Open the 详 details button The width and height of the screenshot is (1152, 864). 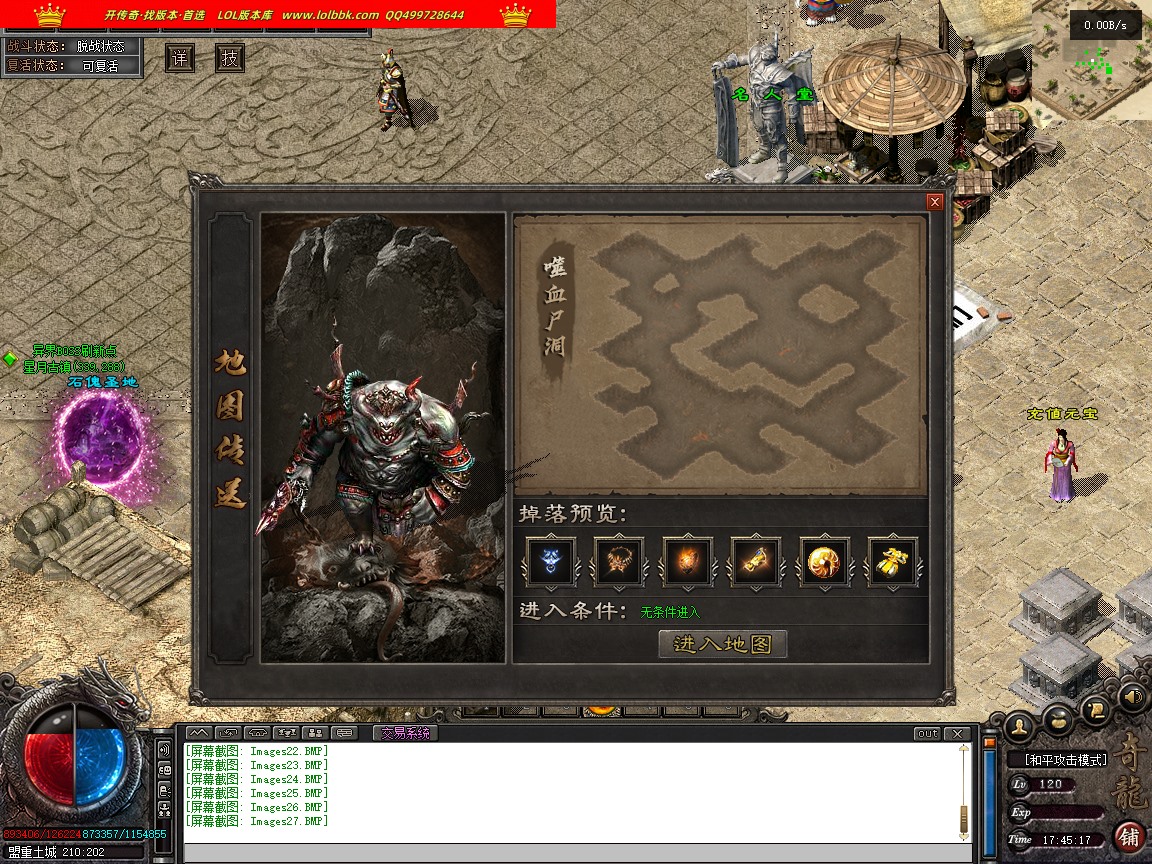click(180, 58)
